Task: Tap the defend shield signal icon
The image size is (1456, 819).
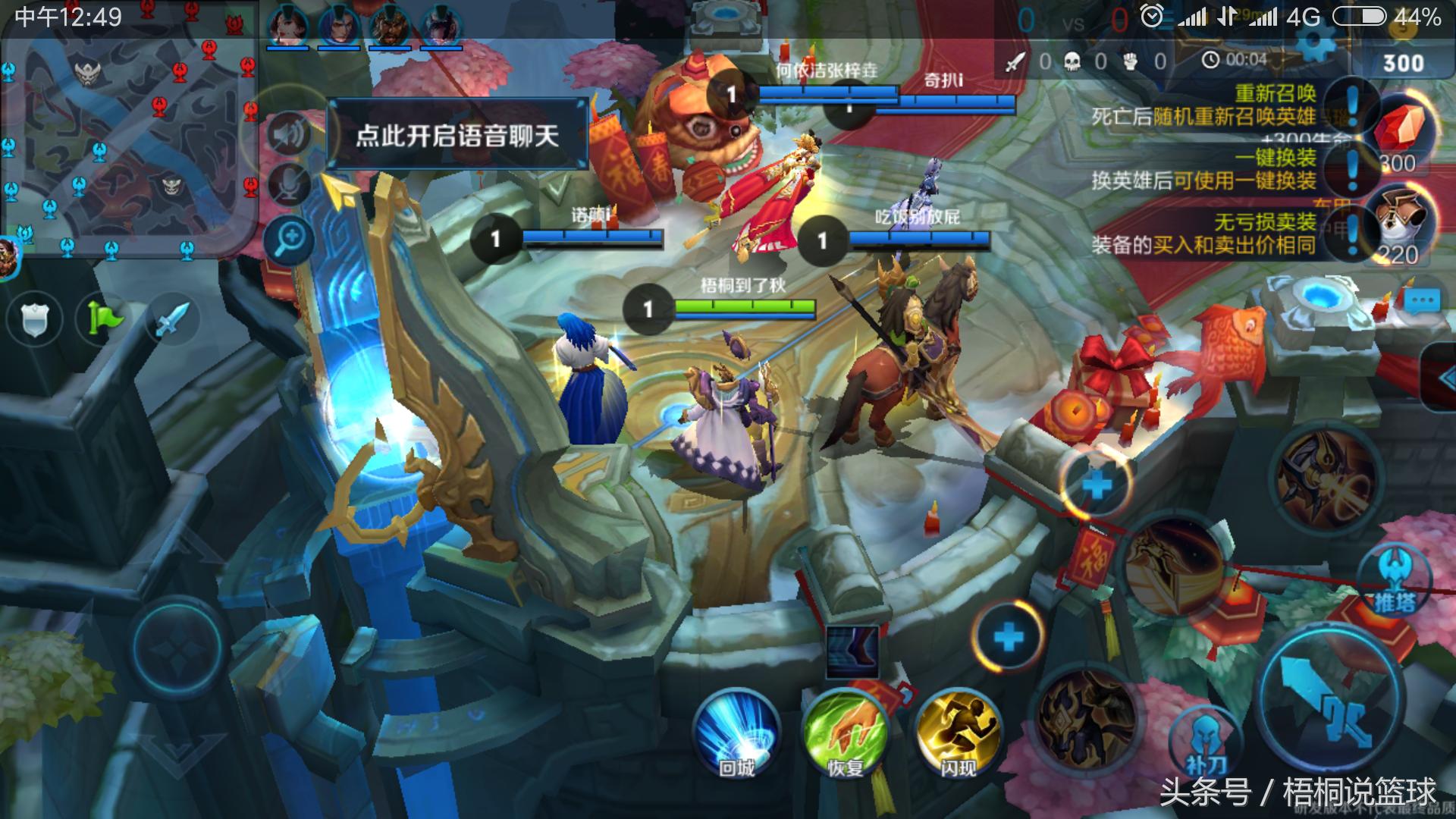Action: [x=35, y=319]
